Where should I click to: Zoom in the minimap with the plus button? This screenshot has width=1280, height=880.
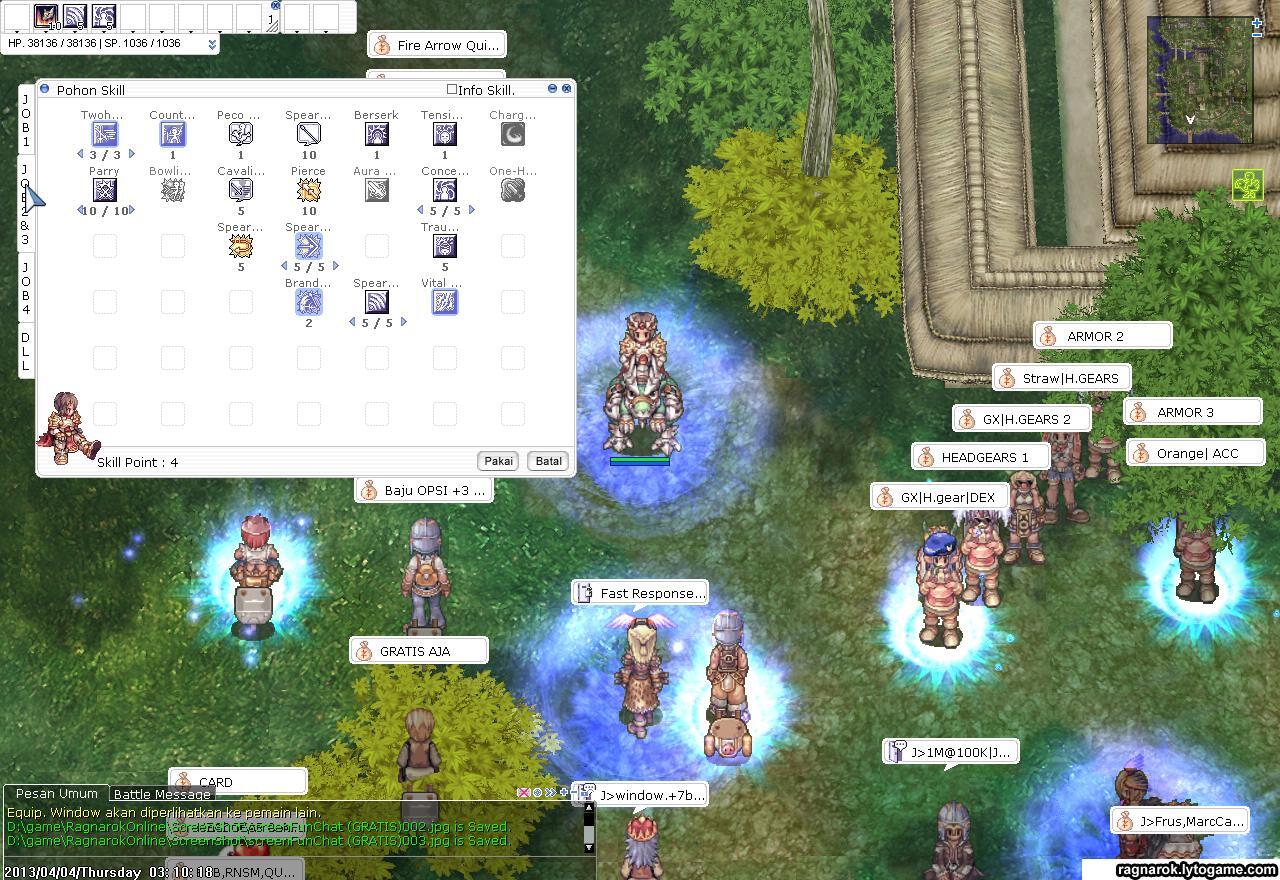coord(1257,24)
